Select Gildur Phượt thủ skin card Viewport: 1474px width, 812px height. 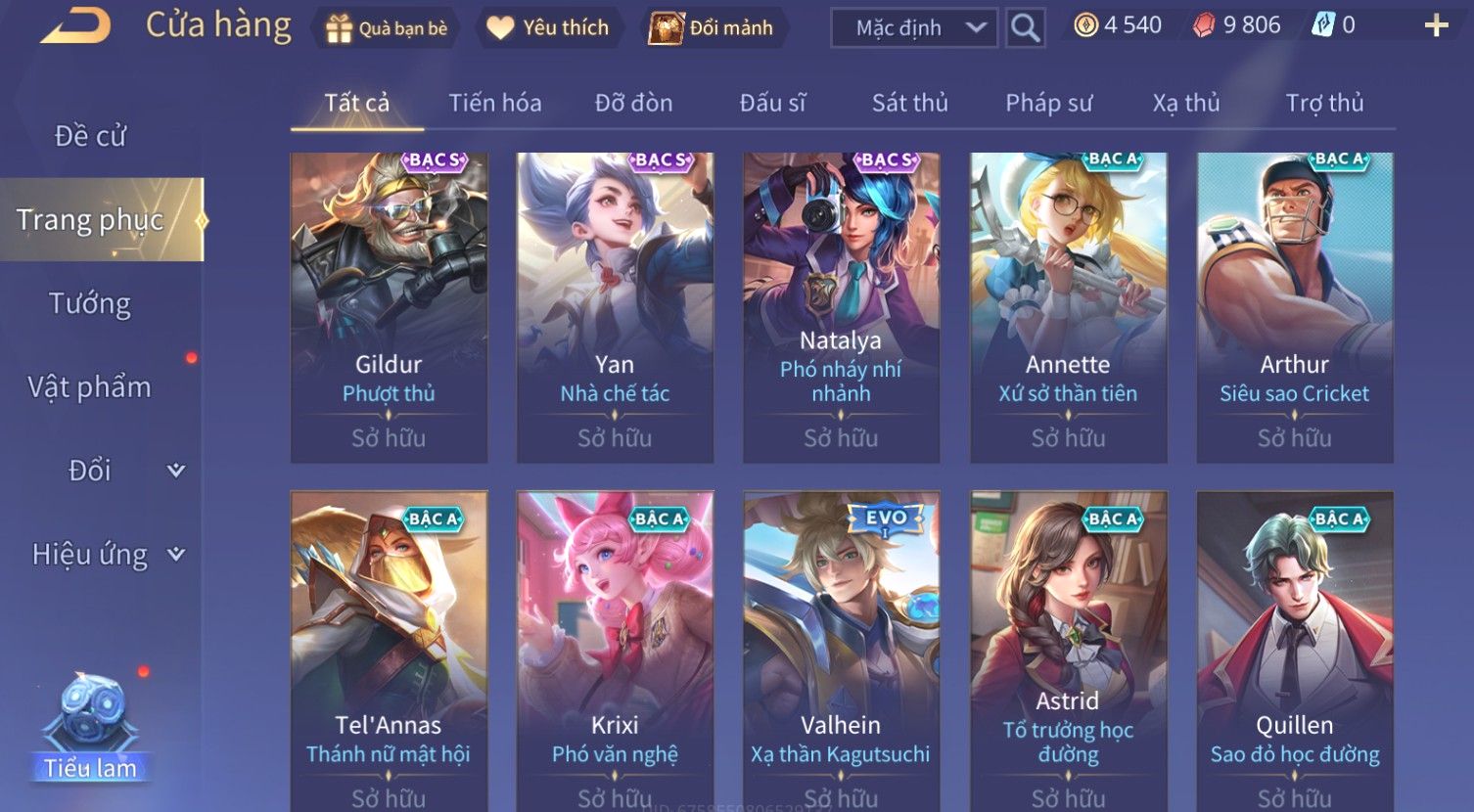389,307
